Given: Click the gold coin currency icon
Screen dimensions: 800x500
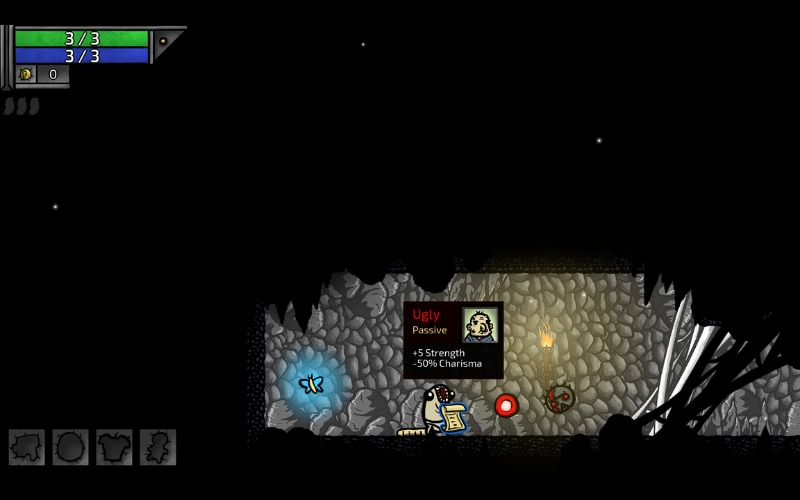Looking at the screenshot, I should pos(26,74).
